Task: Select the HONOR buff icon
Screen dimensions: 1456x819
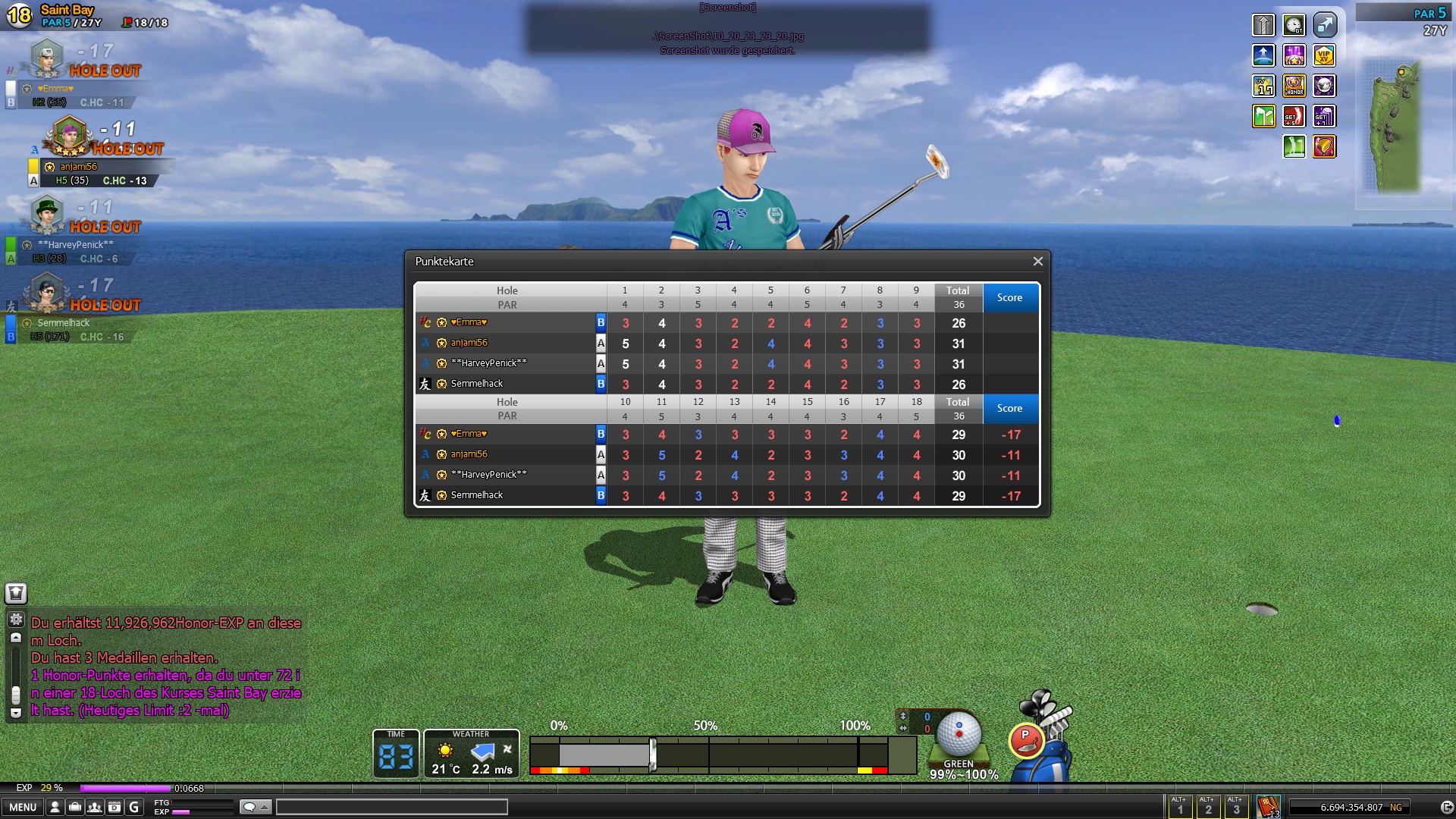Action: pos(1294,86)
